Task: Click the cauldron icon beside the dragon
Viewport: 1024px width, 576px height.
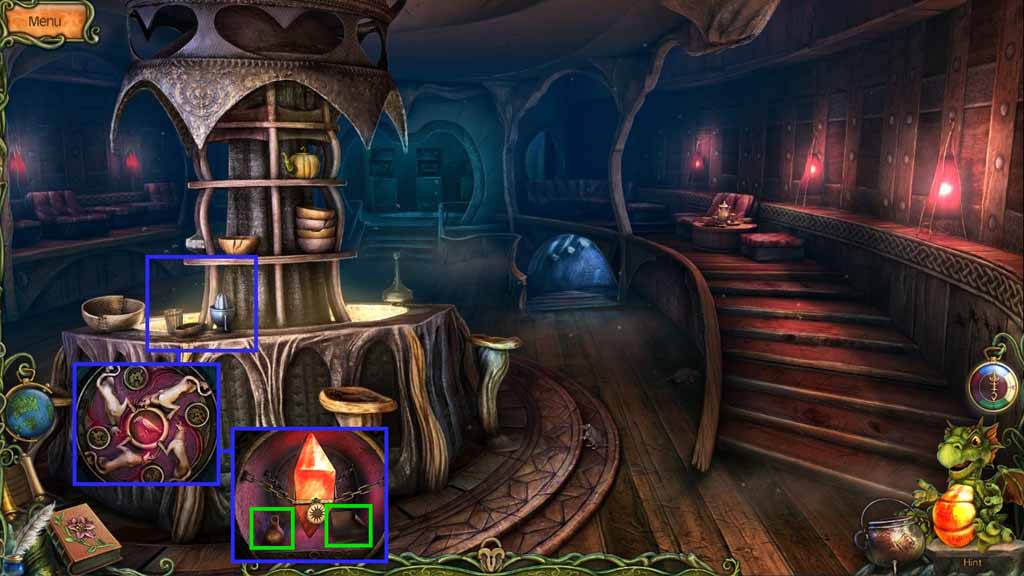Action: click(x=888, y=539)
